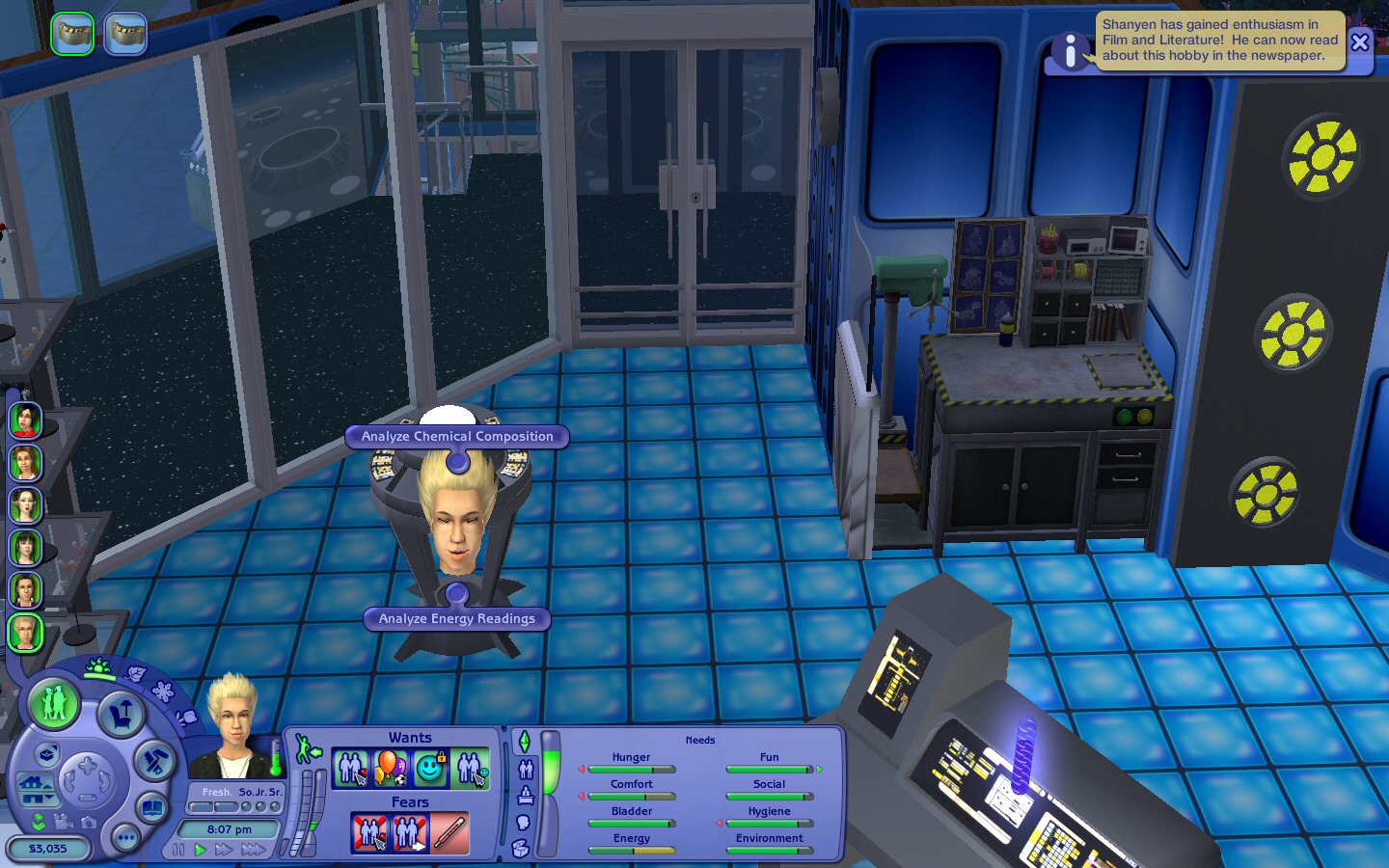1389x868 pixels.
Task: Open the Relationships panel tab
Action: [526, 769]
